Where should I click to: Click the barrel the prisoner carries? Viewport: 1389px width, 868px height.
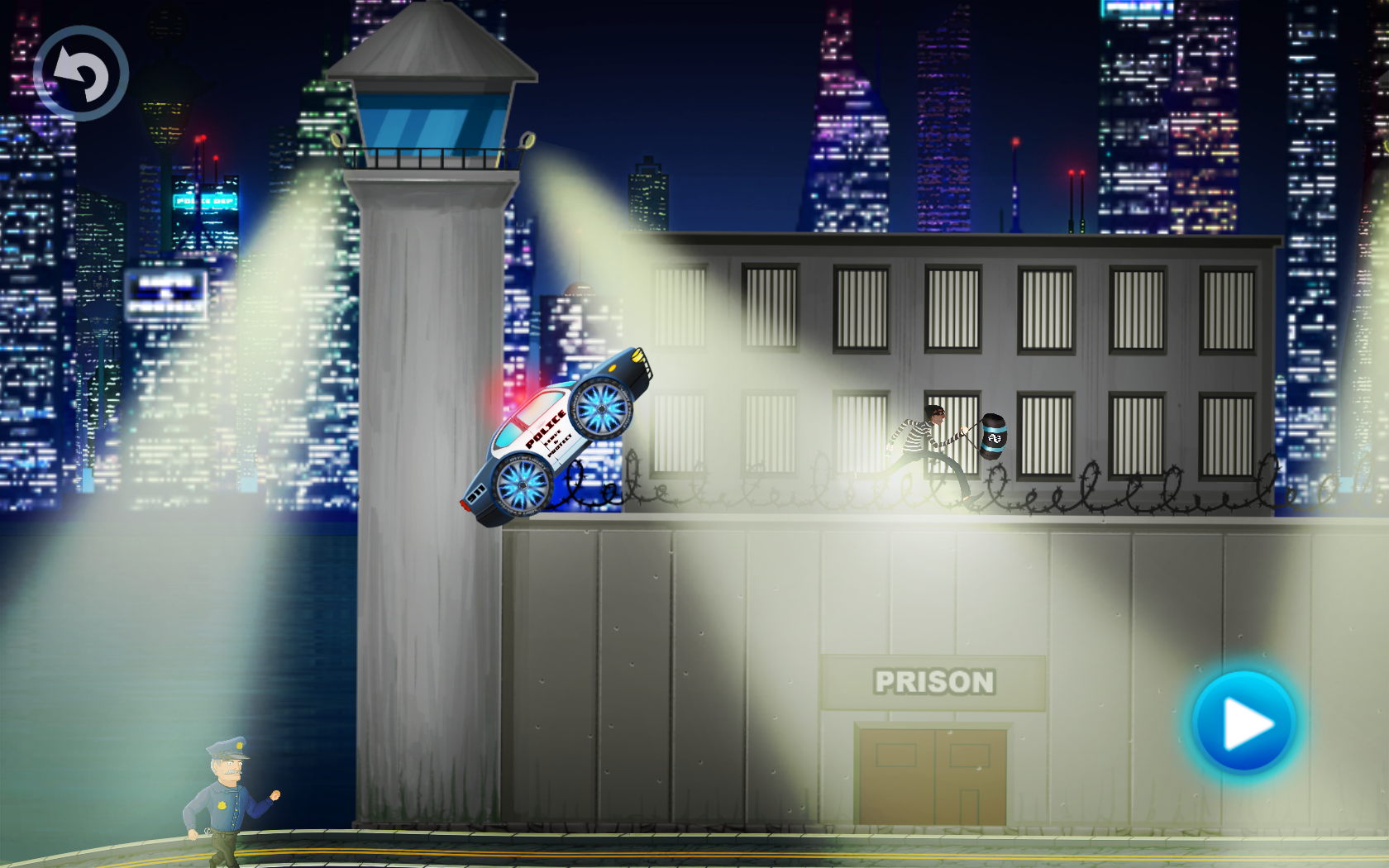coord(994,438)
